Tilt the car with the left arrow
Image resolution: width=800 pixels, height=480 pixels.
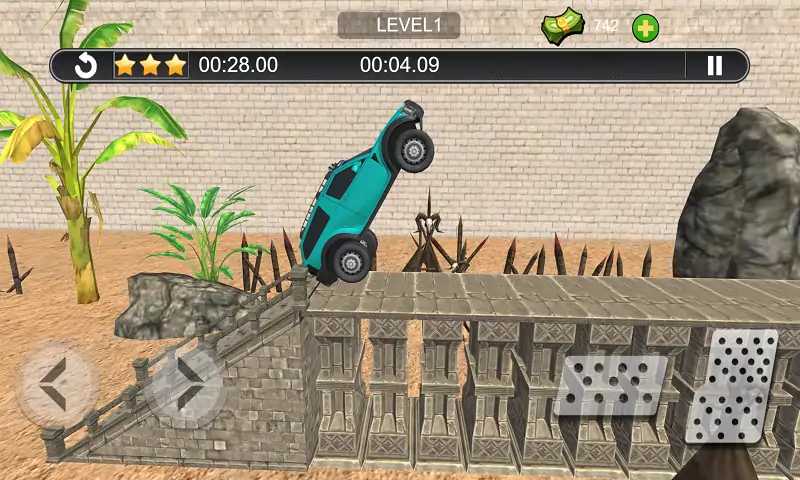pos(57,385)
